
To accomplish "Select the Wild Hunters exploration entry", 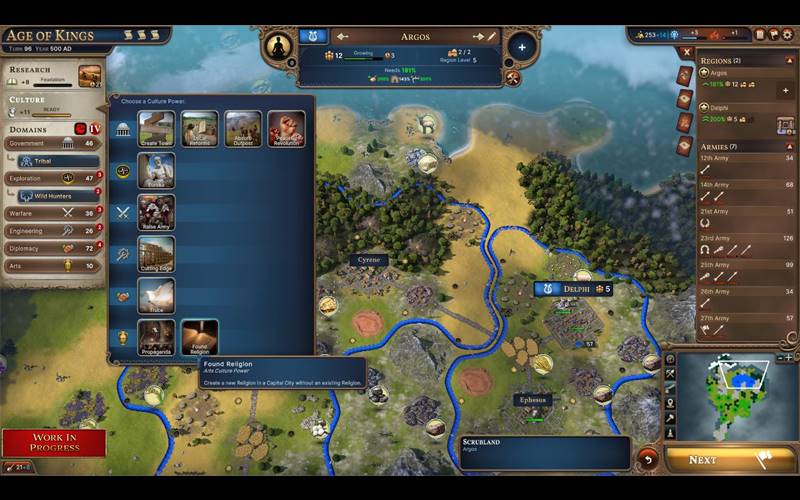I will [58, 195].
